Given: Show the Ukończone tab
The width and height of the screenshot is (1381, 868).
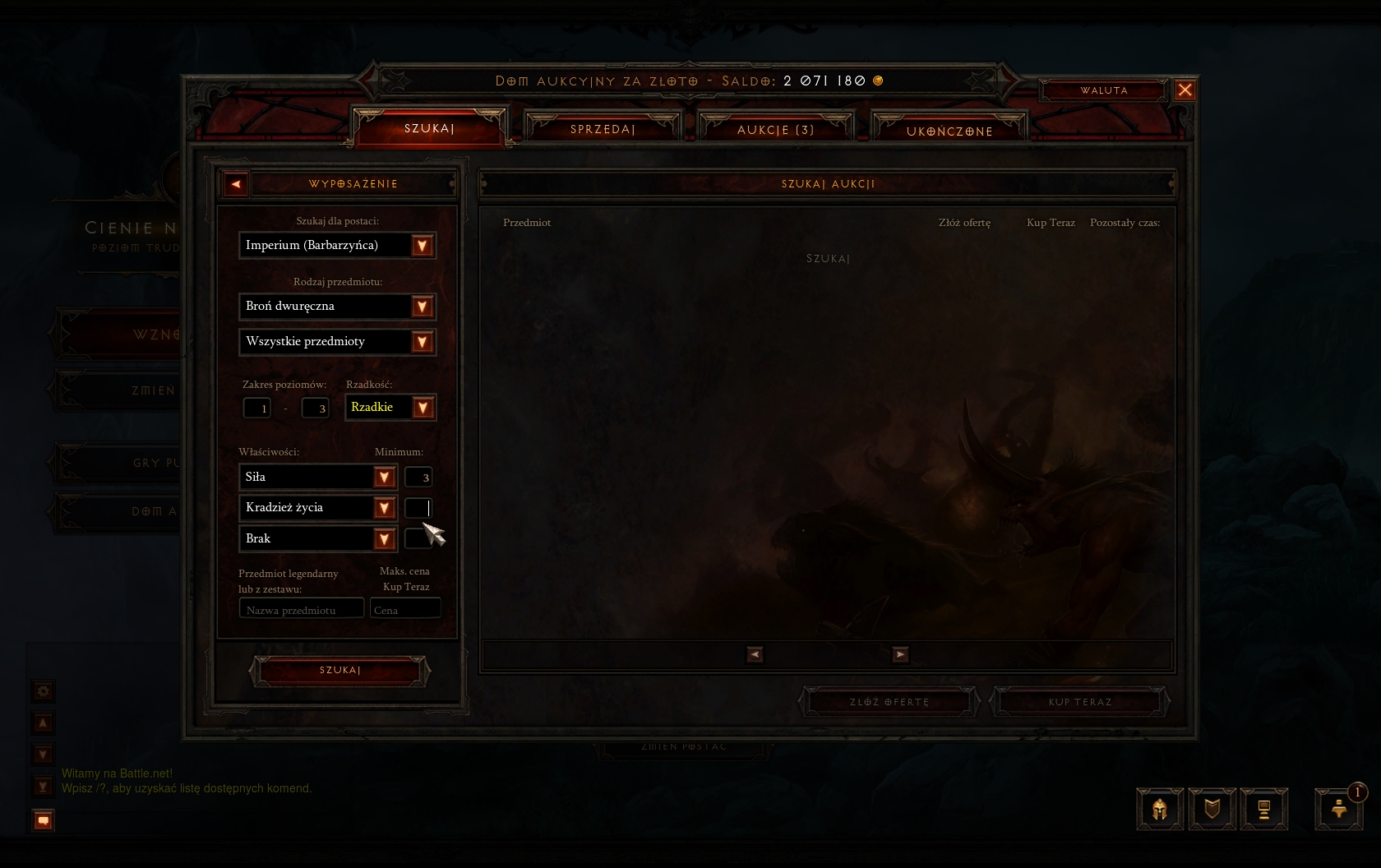Looking at the screenshot, I should point(949,131).
